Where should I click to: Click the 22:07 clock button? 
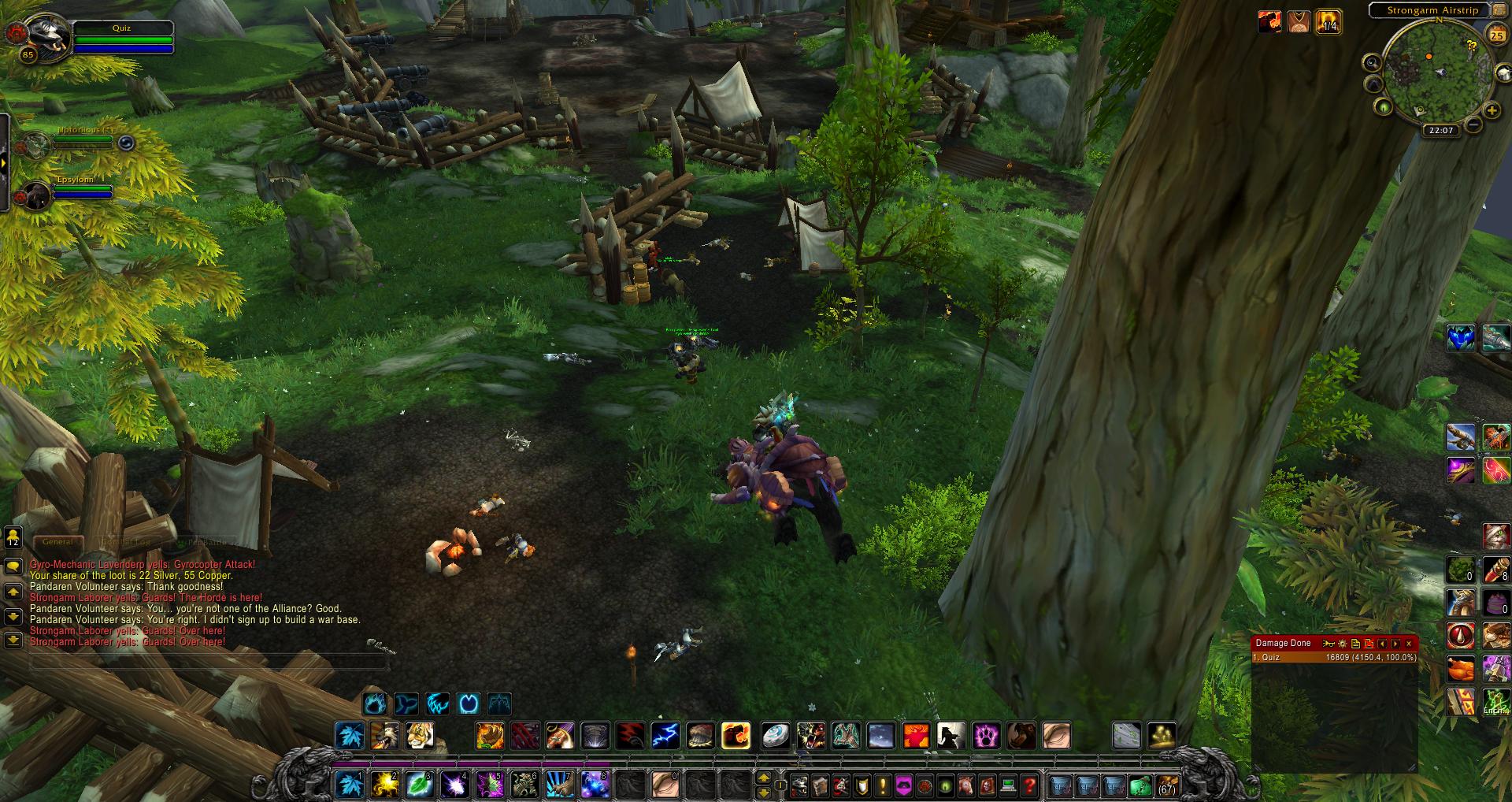coord(1441,130)
